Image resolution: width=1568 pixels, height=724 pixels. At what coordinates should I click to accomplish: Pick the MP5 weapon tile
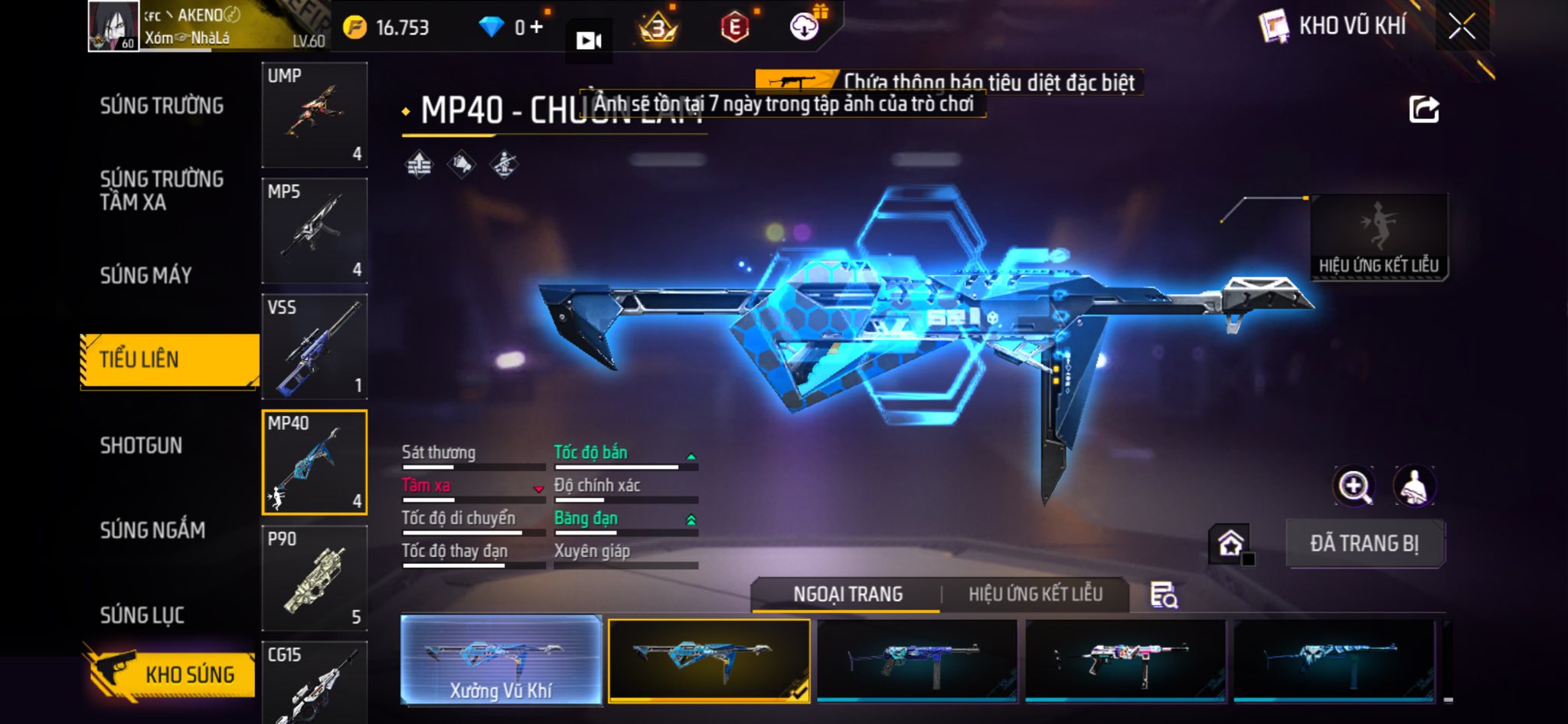coord(314,231)
